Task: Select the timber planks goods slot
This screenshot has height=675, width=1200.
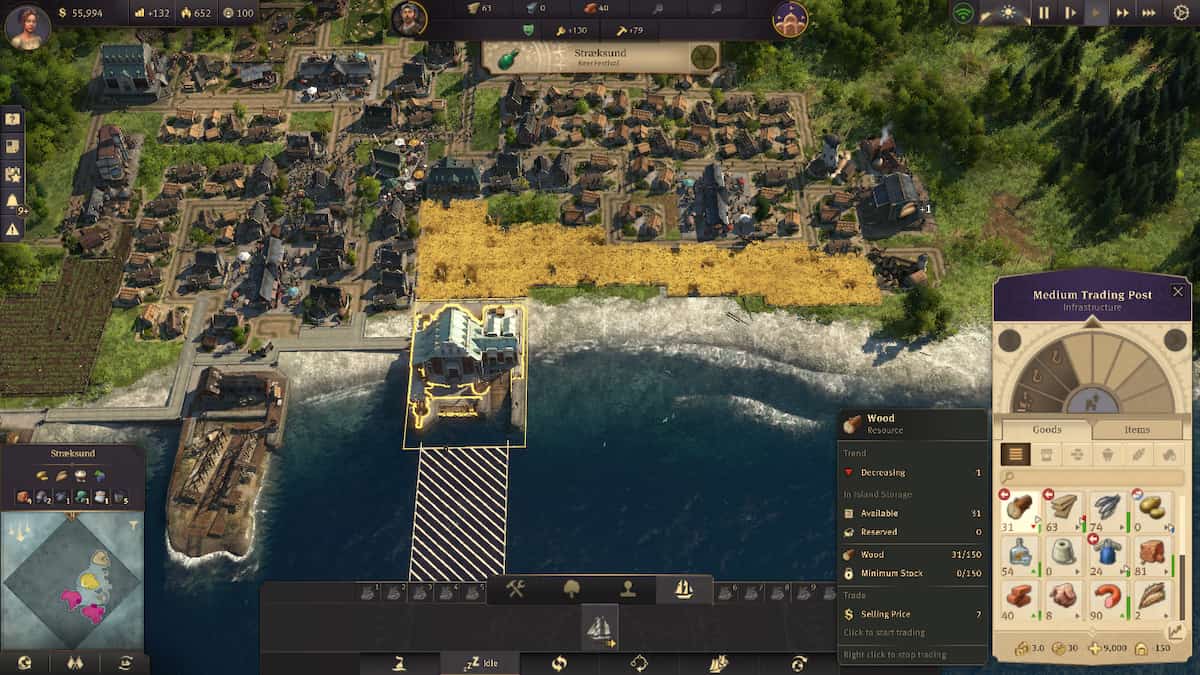Action: coord(1064,507)
